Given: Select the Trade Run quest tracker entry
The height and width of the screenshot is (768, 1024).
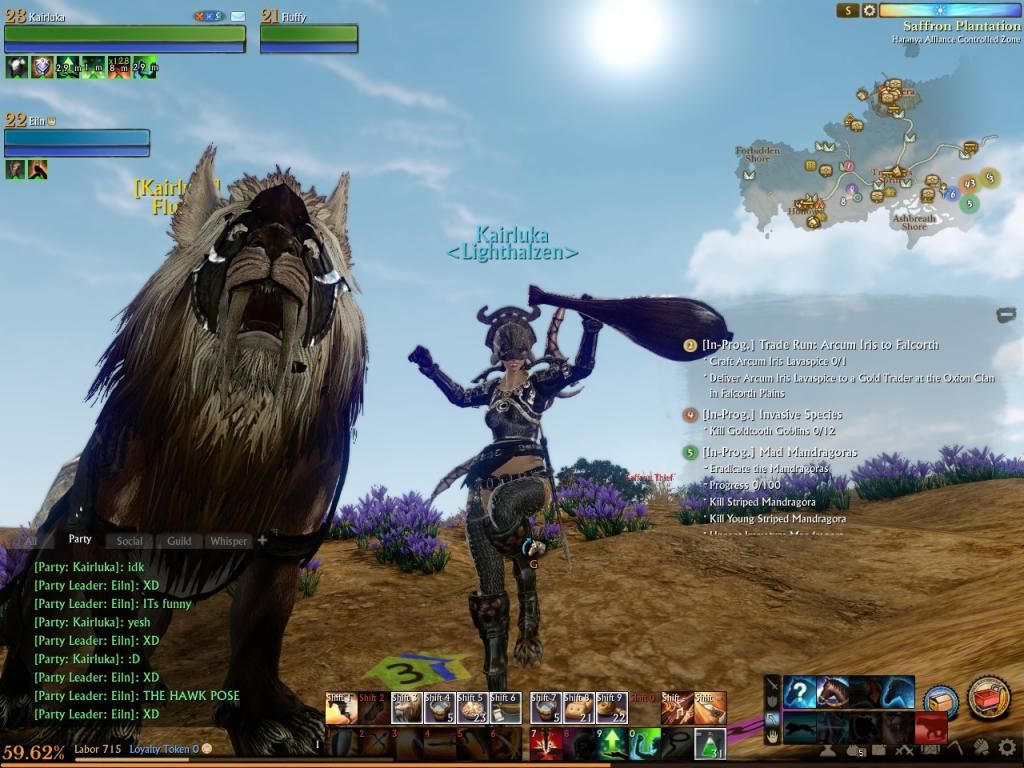Looking at the screenshot, I should pos(820,345).
